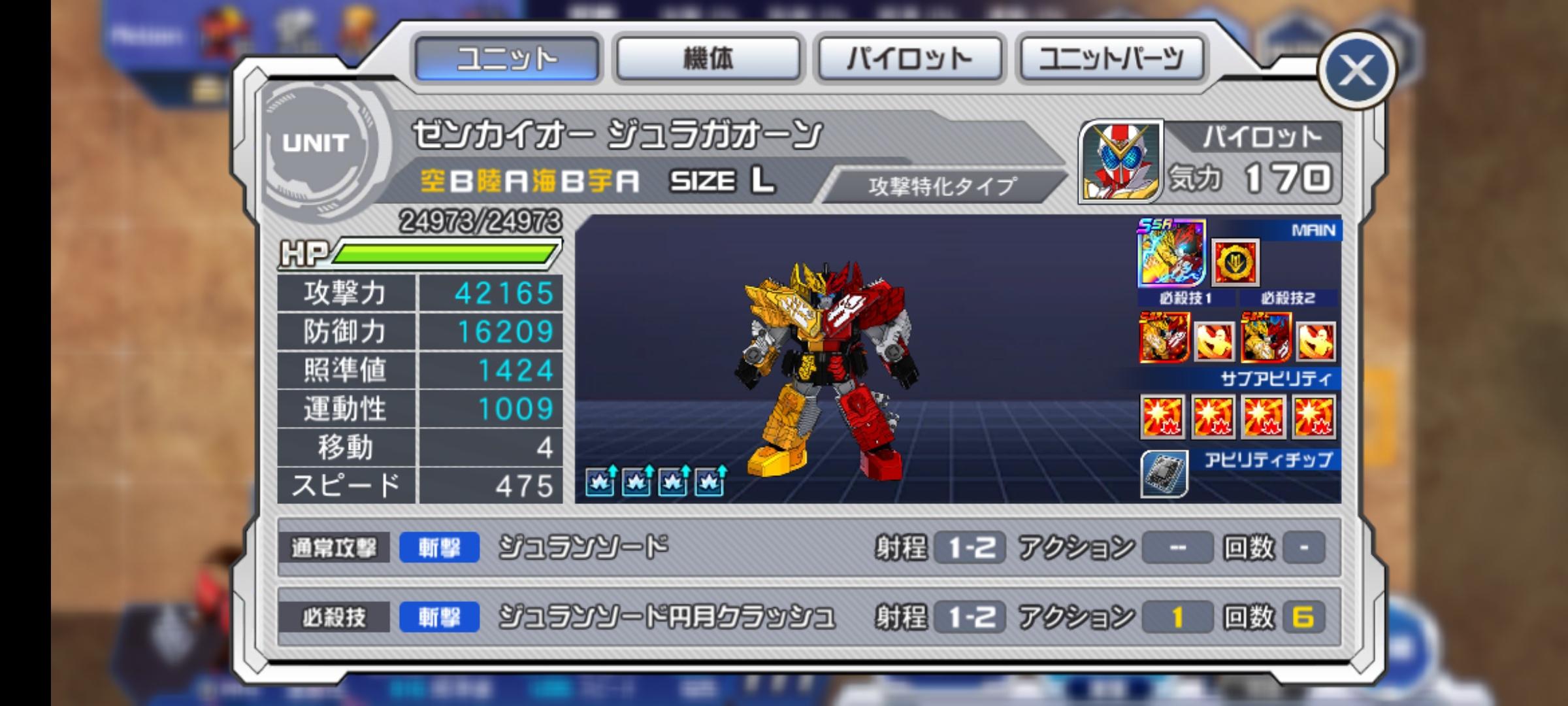The height and width of the screenshot is (706, 1568).
Task: Select the ジュランソード normal attack row
Action: tap(809, 548)
